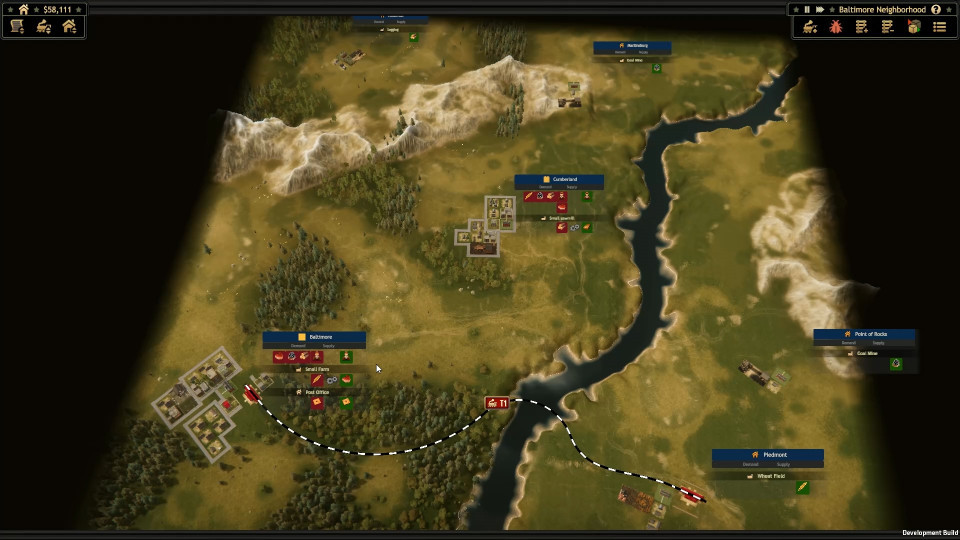
Task: Click the remove-track tool with minus sign
Action: (887, 27)
